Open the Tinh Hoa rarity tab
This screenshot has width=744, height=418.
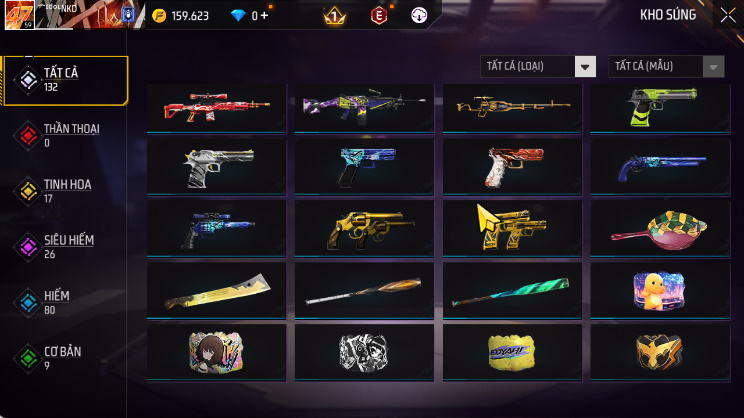[x=66, y=190]
